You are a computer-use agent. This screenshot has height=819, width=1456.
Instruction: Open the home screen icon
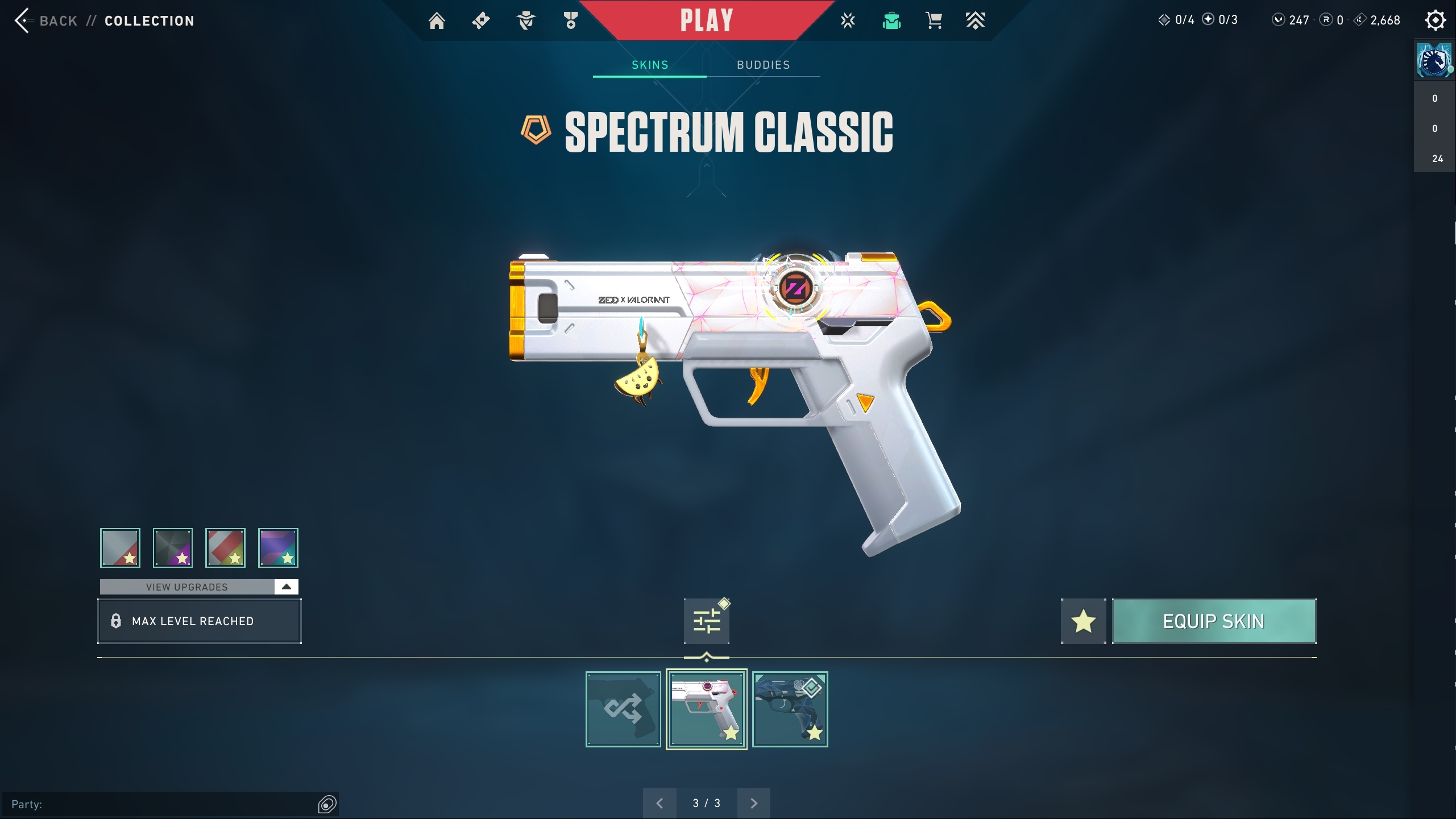pyautogui.click(x=437, y=21)
